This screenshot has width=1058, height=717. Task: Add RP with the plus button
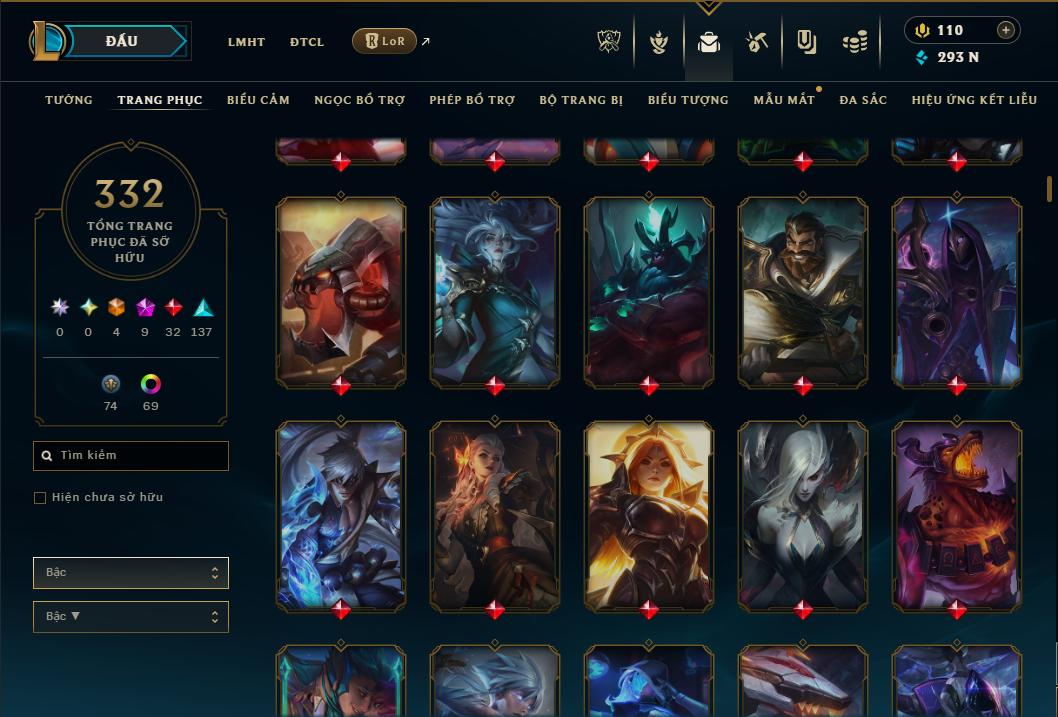coord(1006,30)
